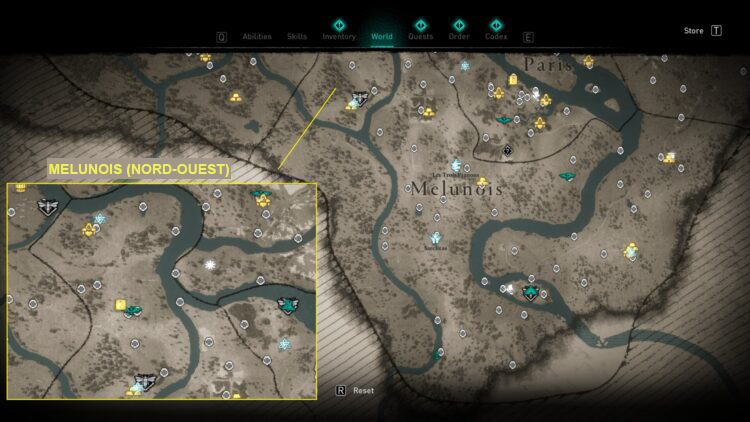The width and height of the screenshot is (750, 422).
Task: Go to the Quests tab
Action: point(421,36)
